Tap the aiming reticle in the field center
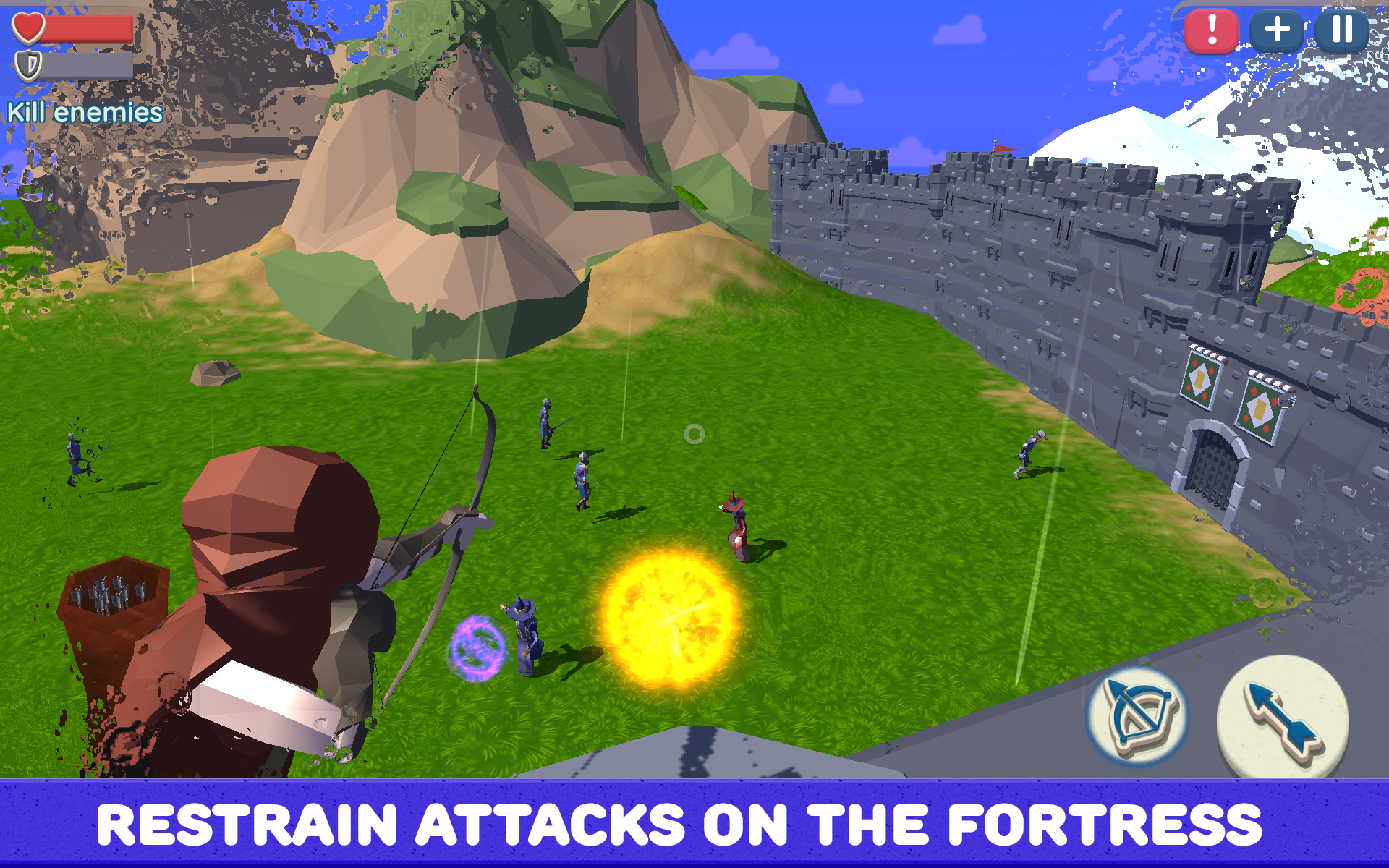Screen dimensions: 1389x868 pos(694,435)
